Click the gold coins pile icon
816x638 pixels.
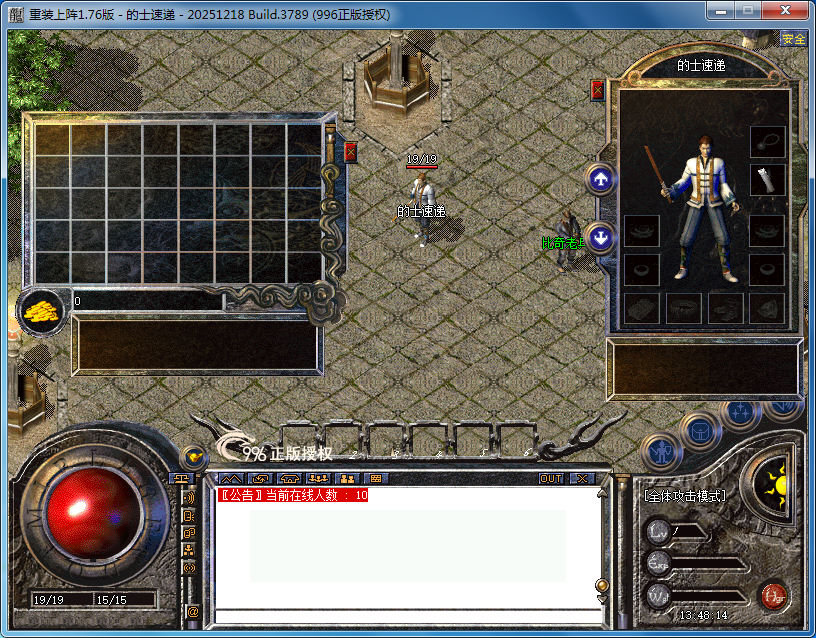click(41, 310)
